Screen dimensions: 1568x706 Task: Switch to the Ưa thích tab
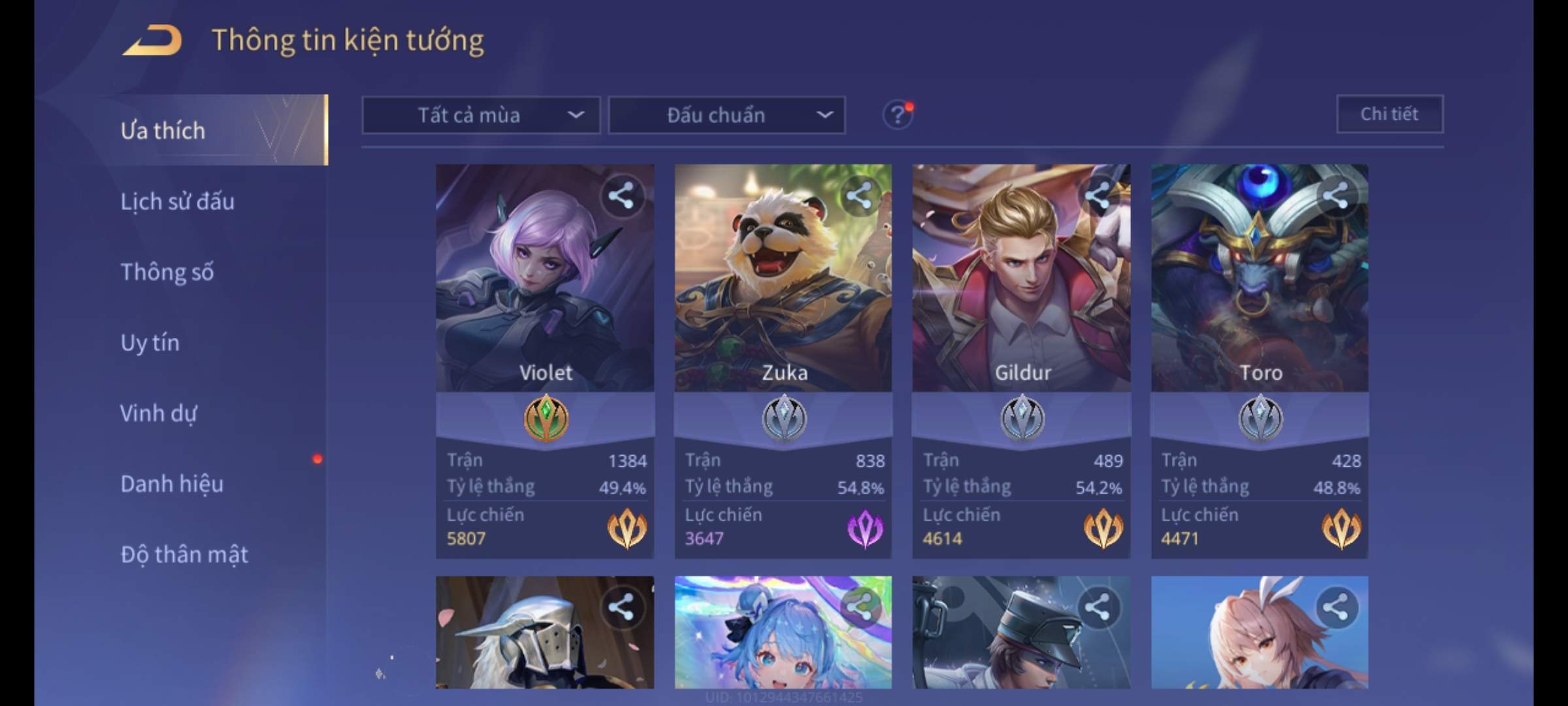(163, 131)
